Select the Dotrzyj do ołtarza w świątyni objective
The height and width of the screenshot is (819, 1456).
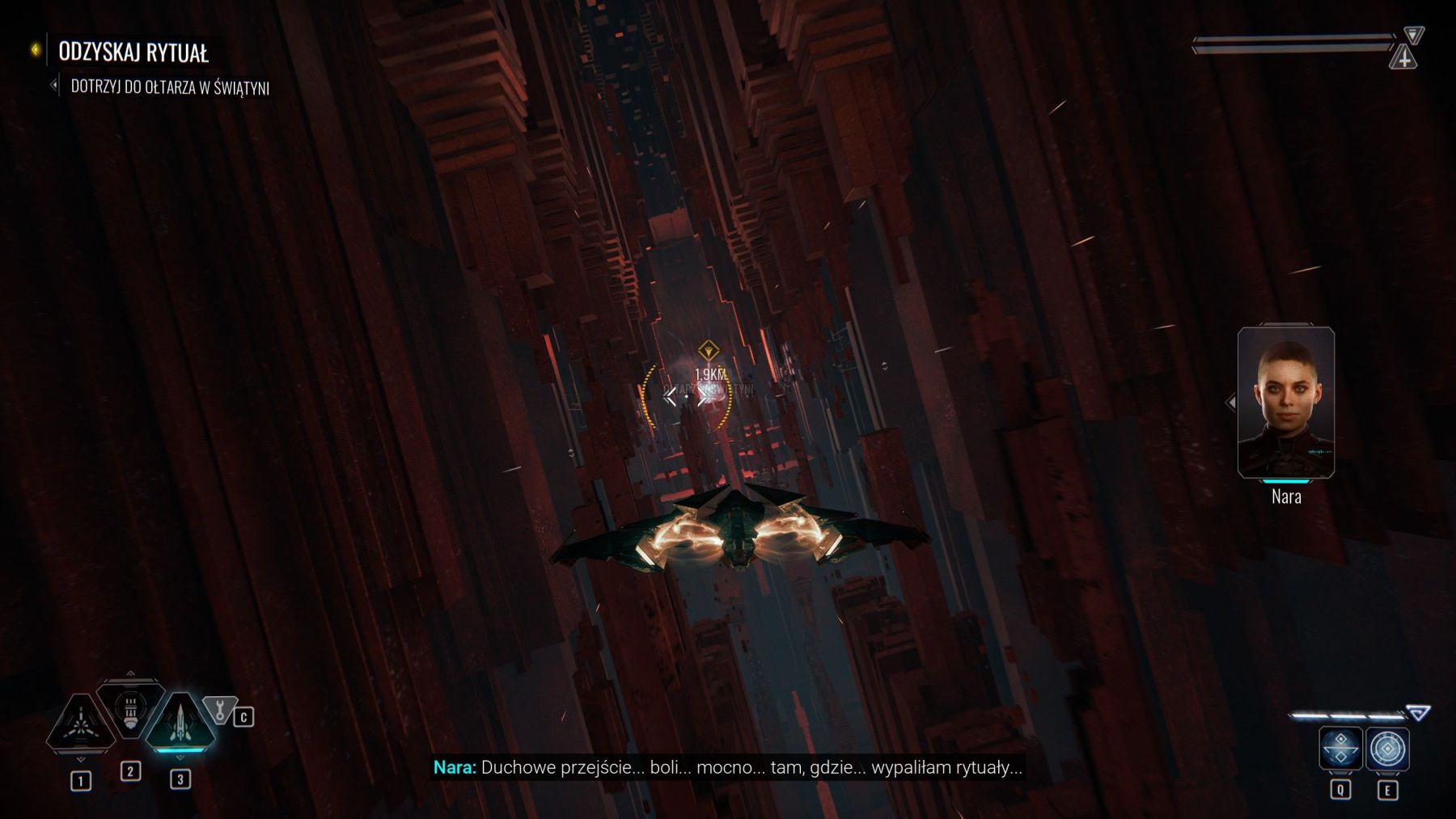[x=169, y=87]
